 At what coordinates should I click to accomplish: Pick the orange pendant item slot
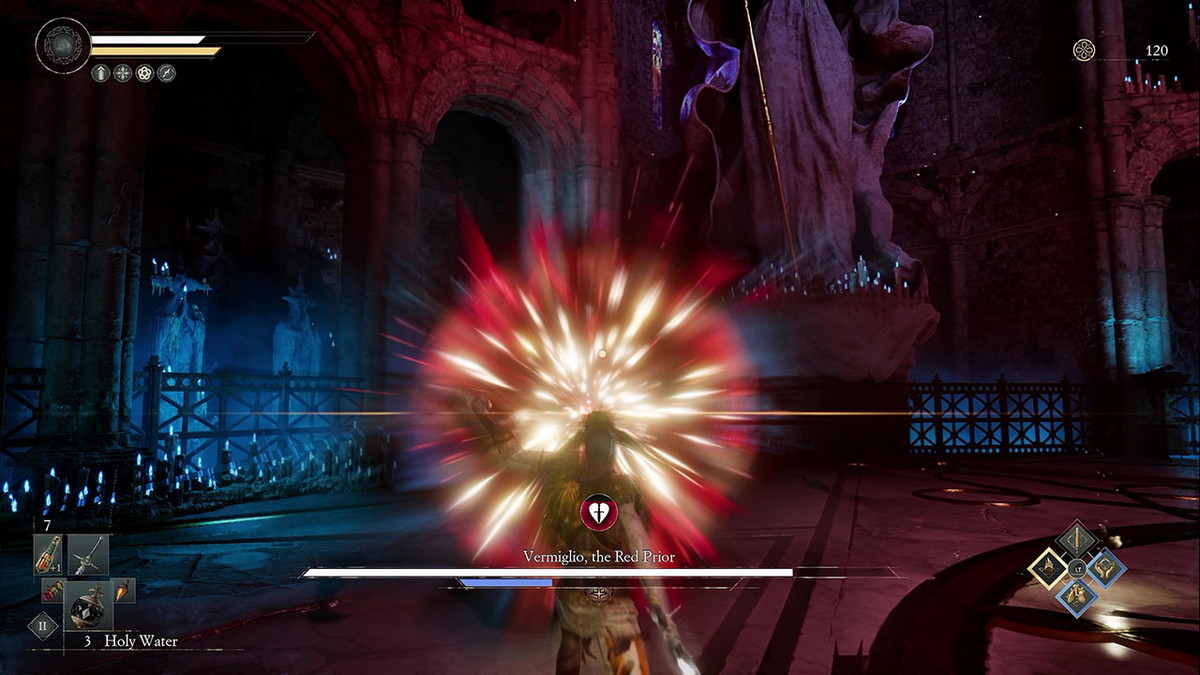tap(122, 591)
